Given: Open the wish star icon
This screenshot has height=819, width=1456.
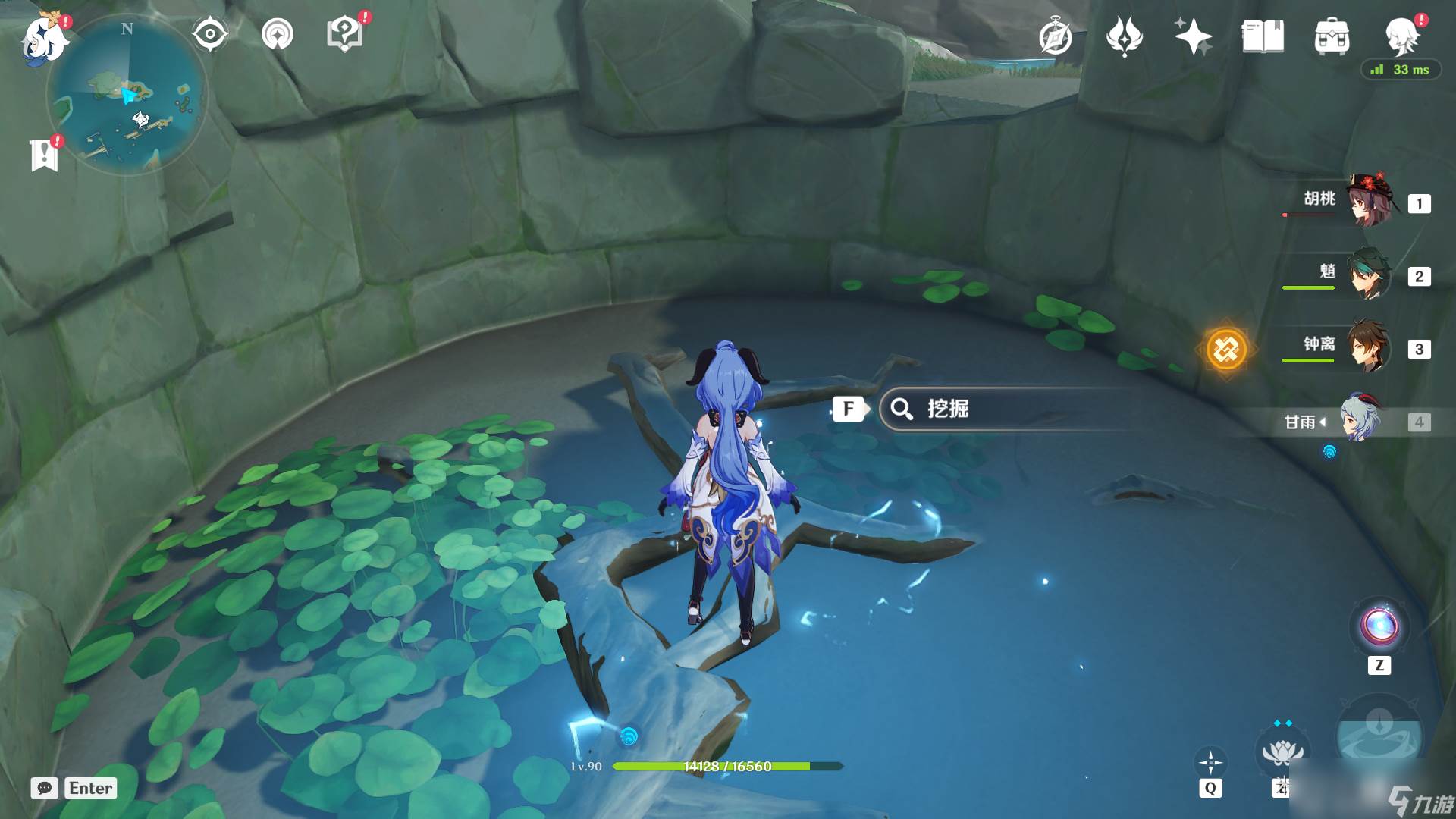Looking at the screenshot, I should 1193,36.
